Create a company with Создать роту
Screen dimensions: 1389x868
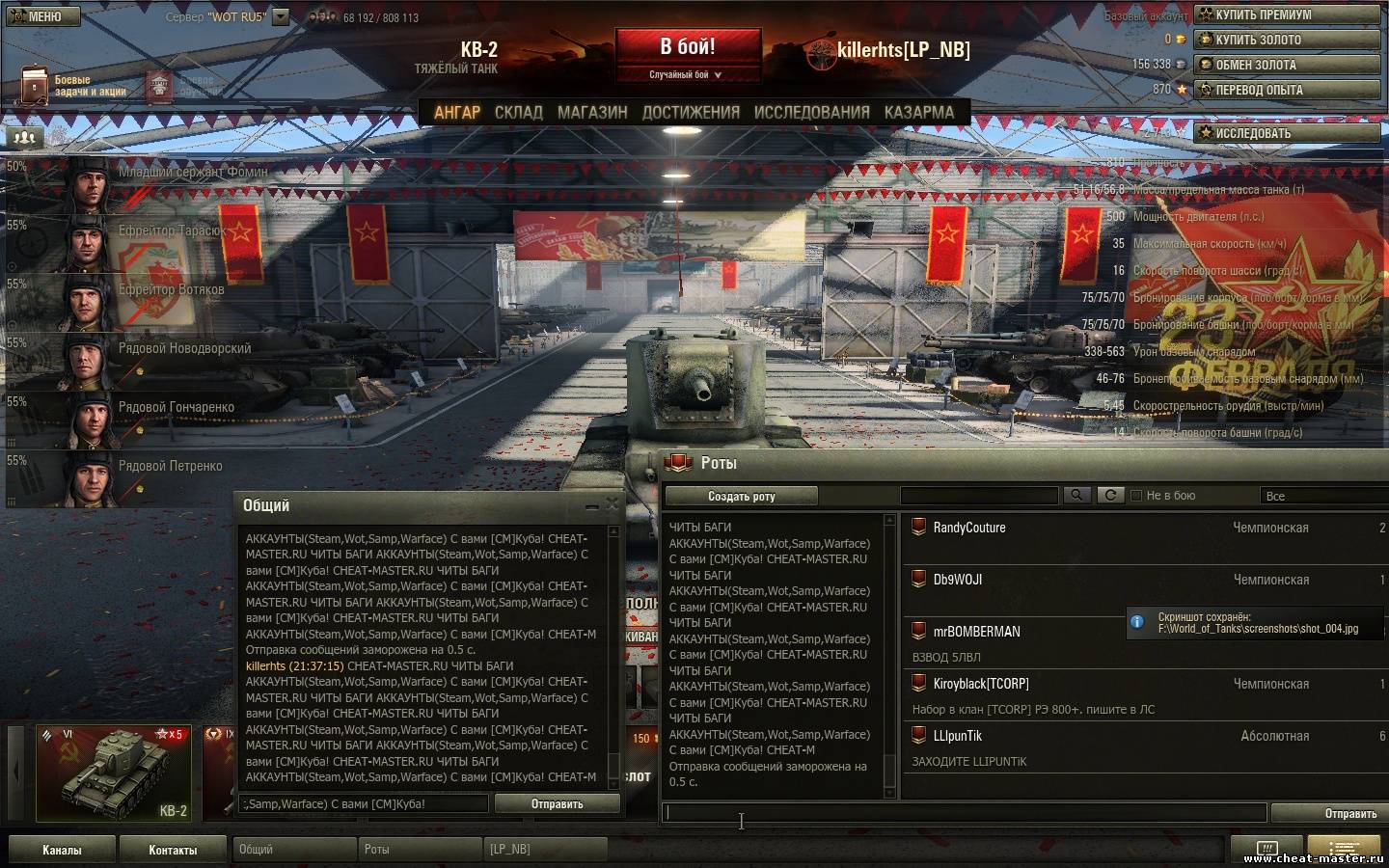coord(741,496)
